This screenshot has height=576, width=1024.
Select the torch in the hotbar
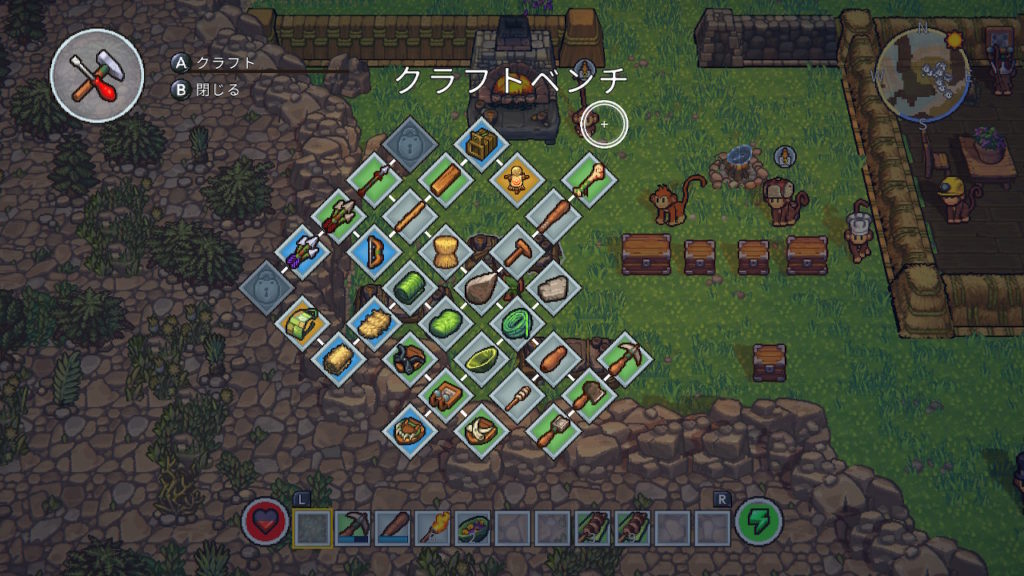[432, 526]
